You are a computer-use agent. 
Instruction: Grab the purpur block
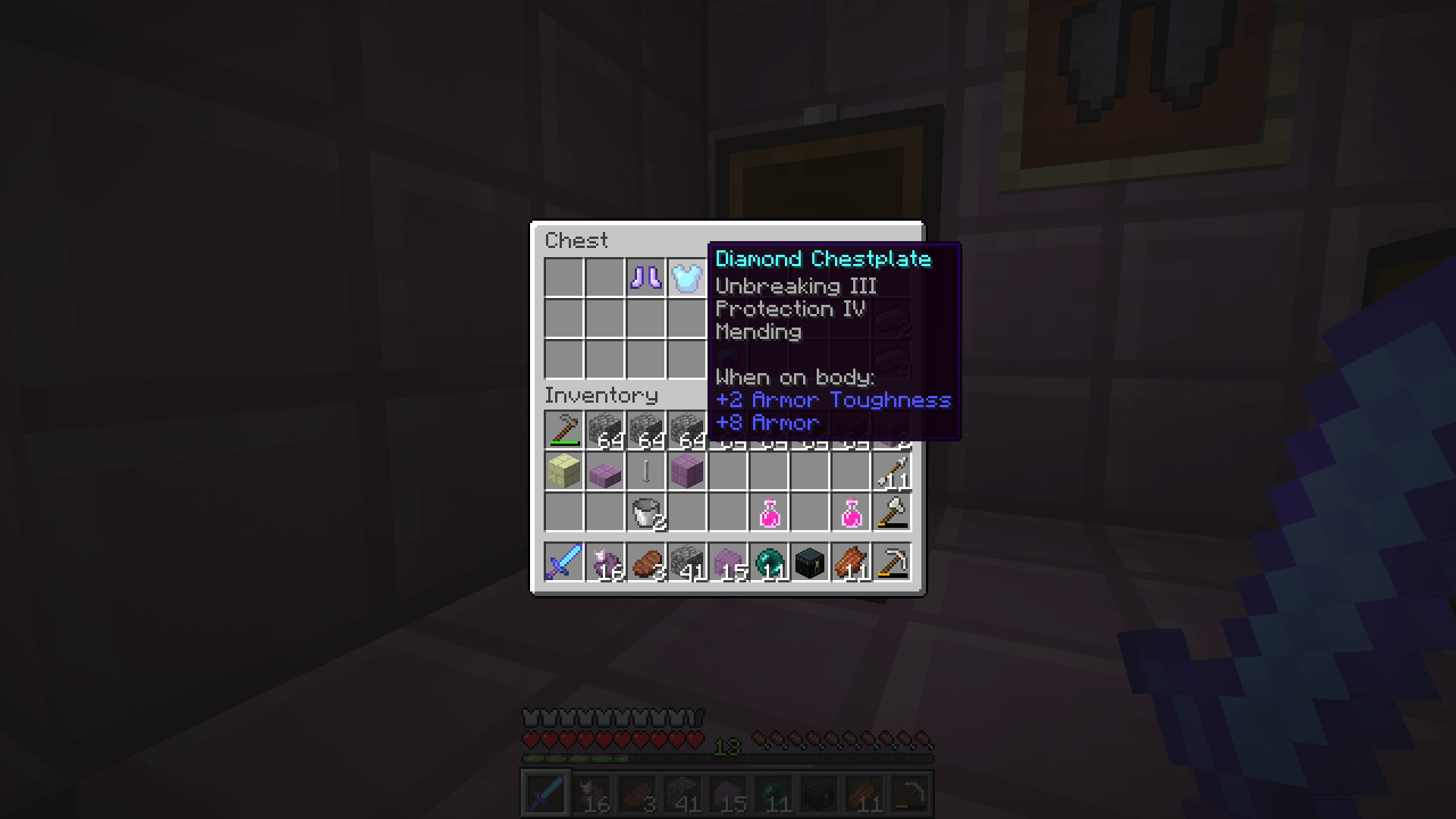tap(686, 471)
